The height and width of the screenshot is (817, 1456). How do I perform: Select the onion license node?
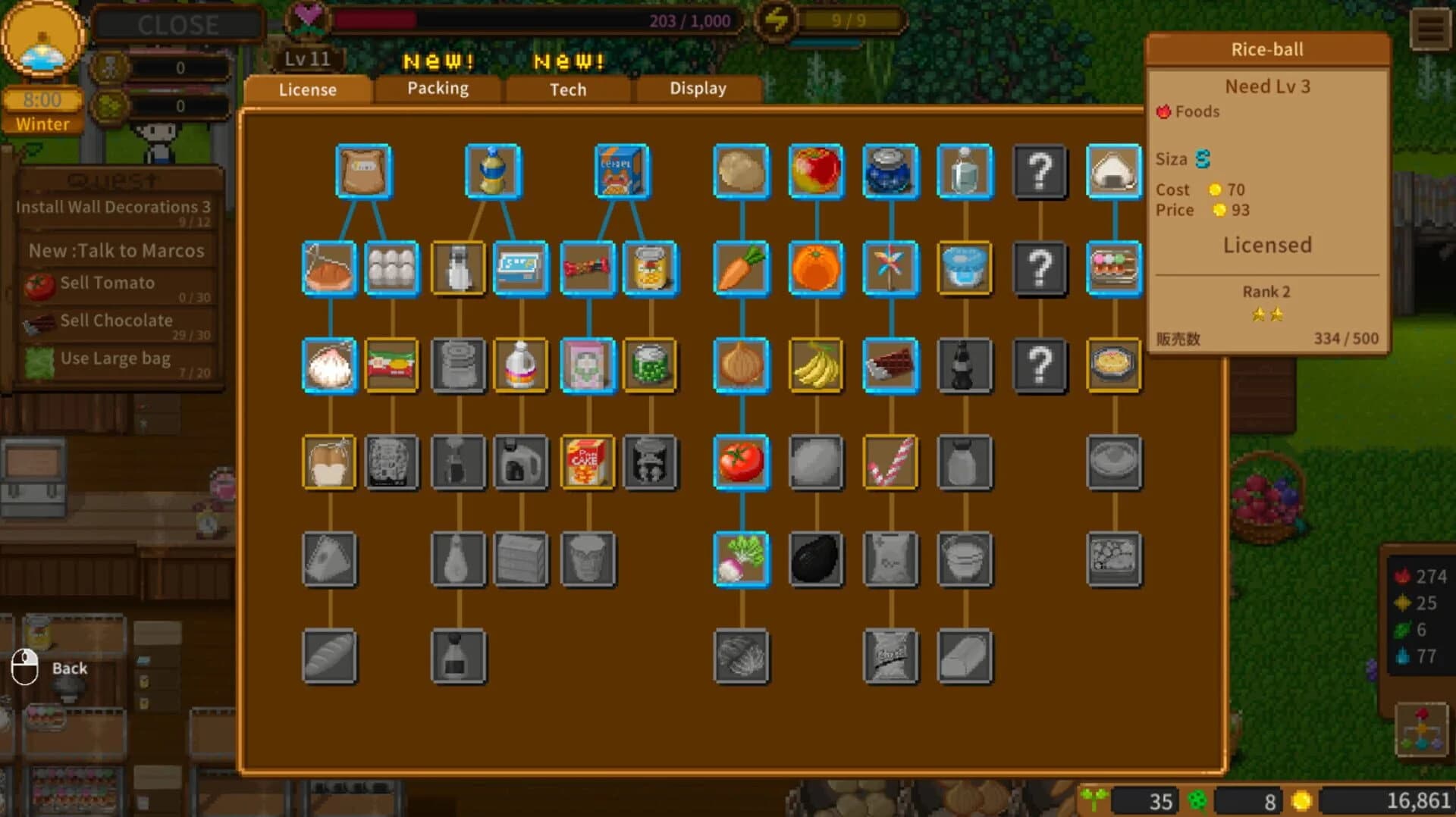(x=741, y=366)
